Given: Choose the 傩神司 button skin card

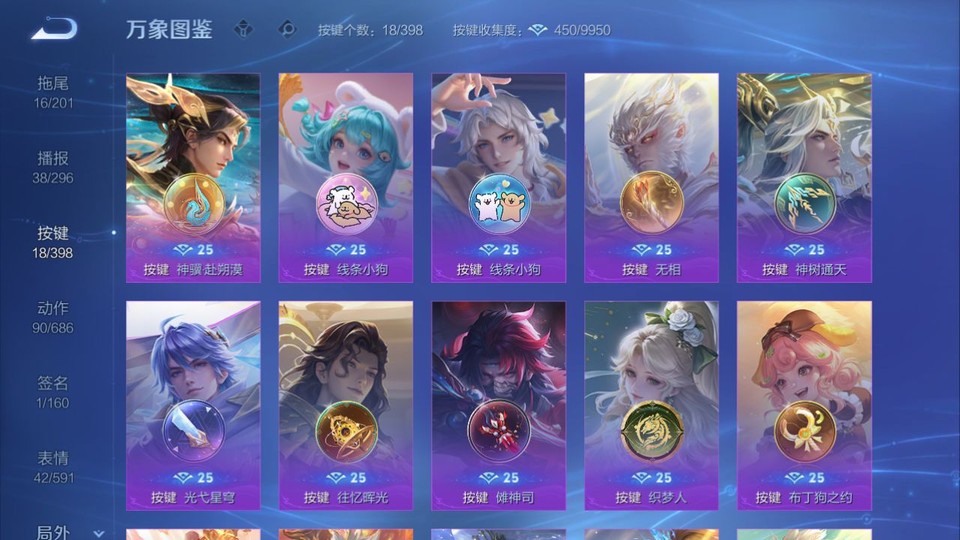Looking at the screenshot, I should (498, 405).
